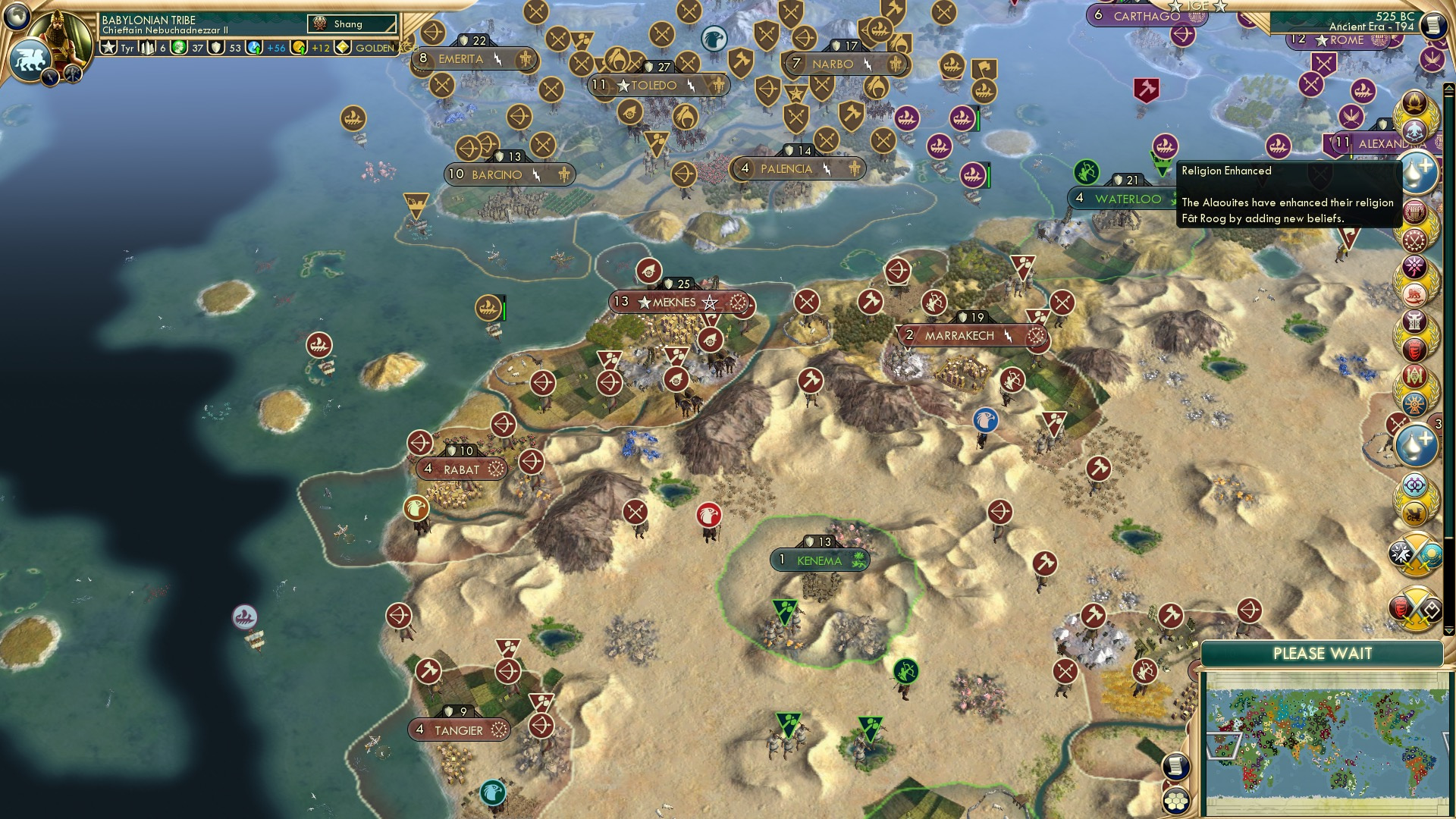
Task: Click the WATERLOO city banner
Action: click(1122, 197)
